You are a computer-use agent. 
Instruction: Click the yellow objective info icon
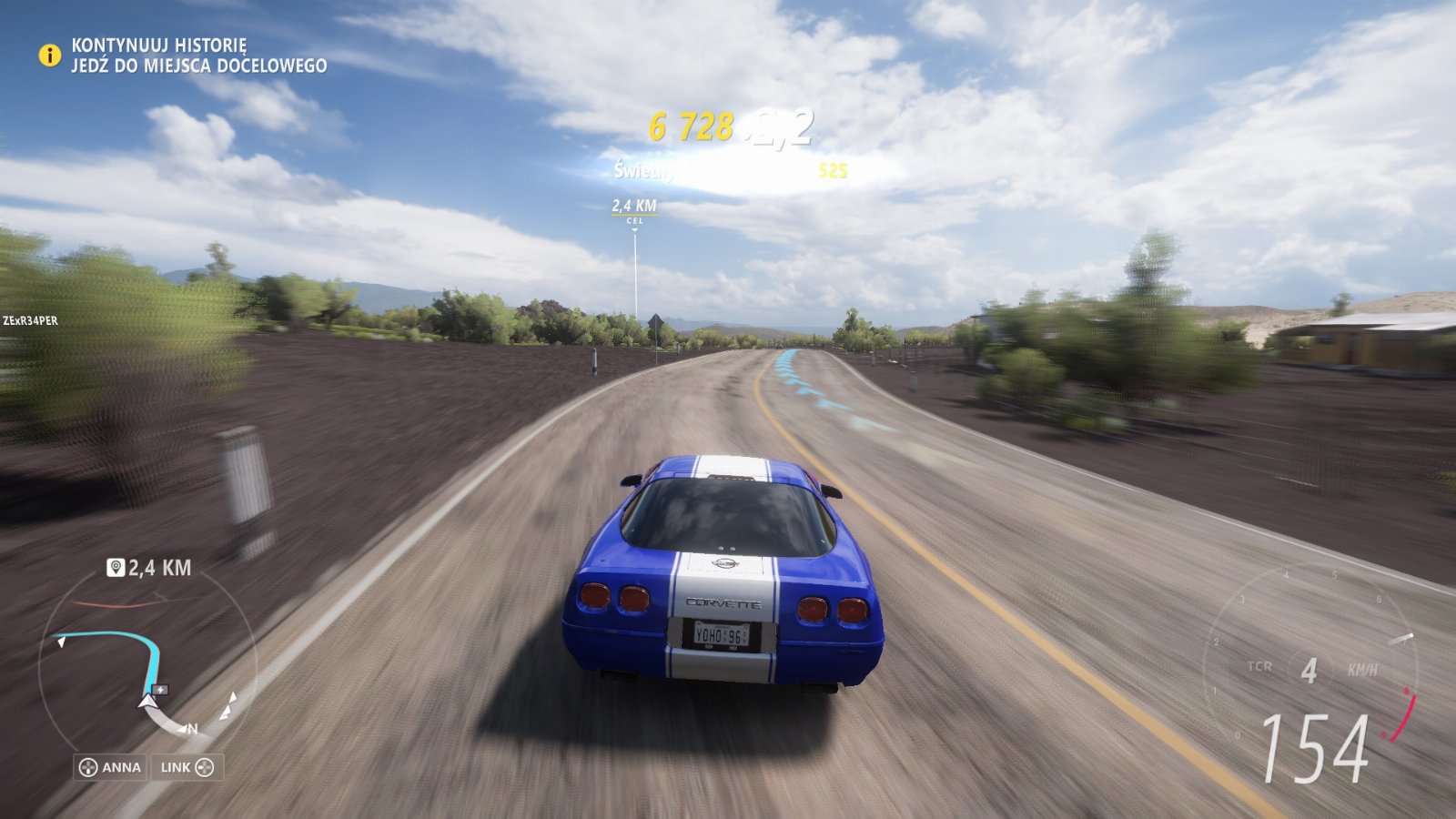point(49,56)
